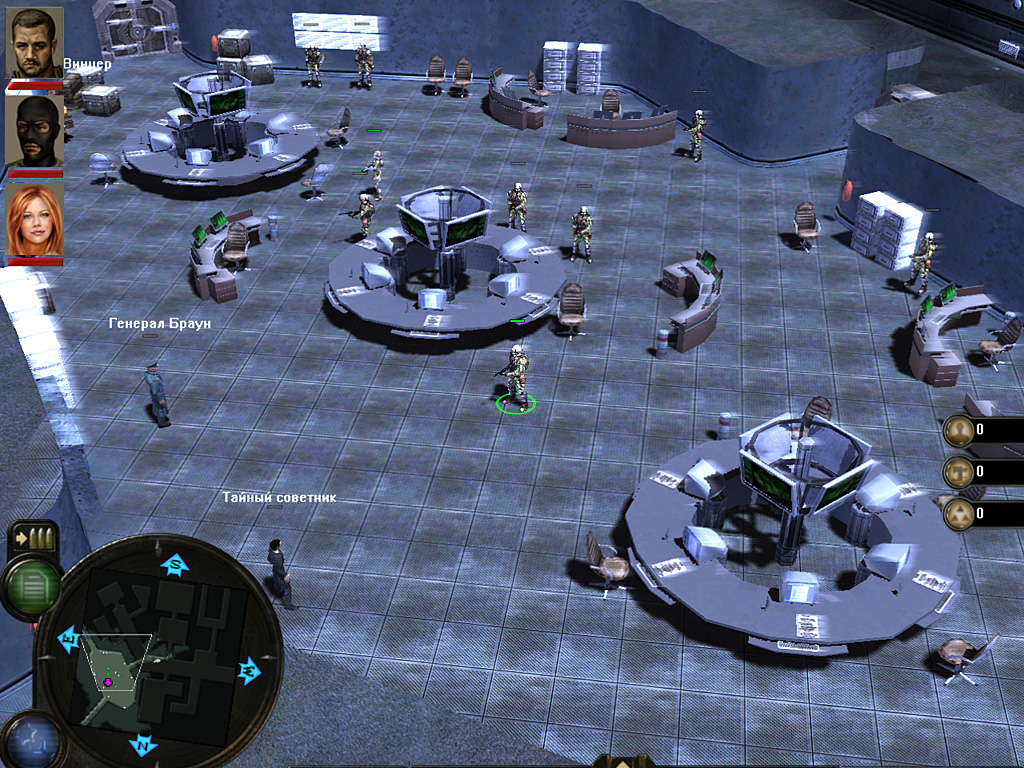Choose the masked operative in the black balaclava
The image size is (1024, 768).
pyautogui.click(x=35, y=131)
